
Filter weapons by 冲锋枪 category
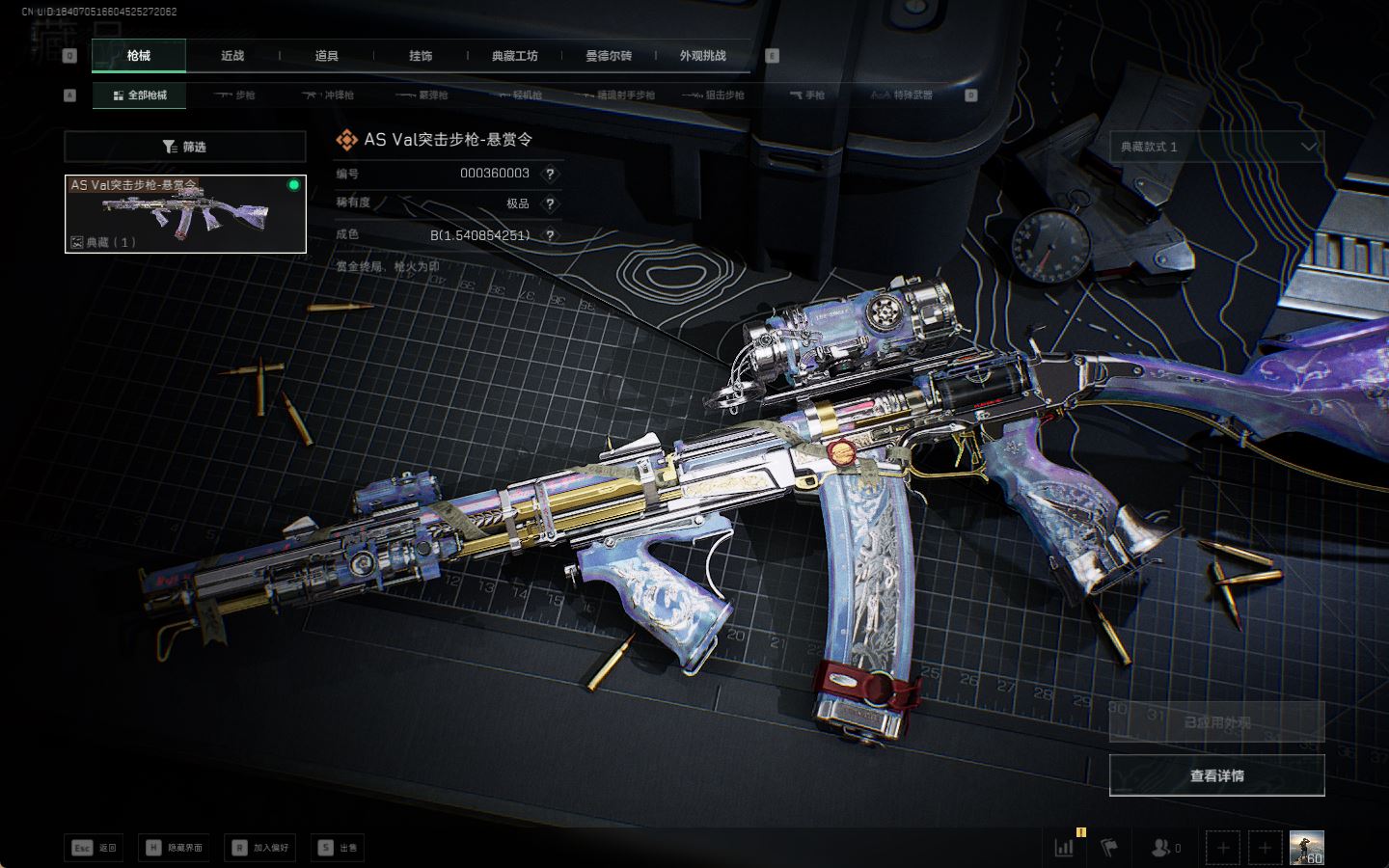[x=329, y=95]
